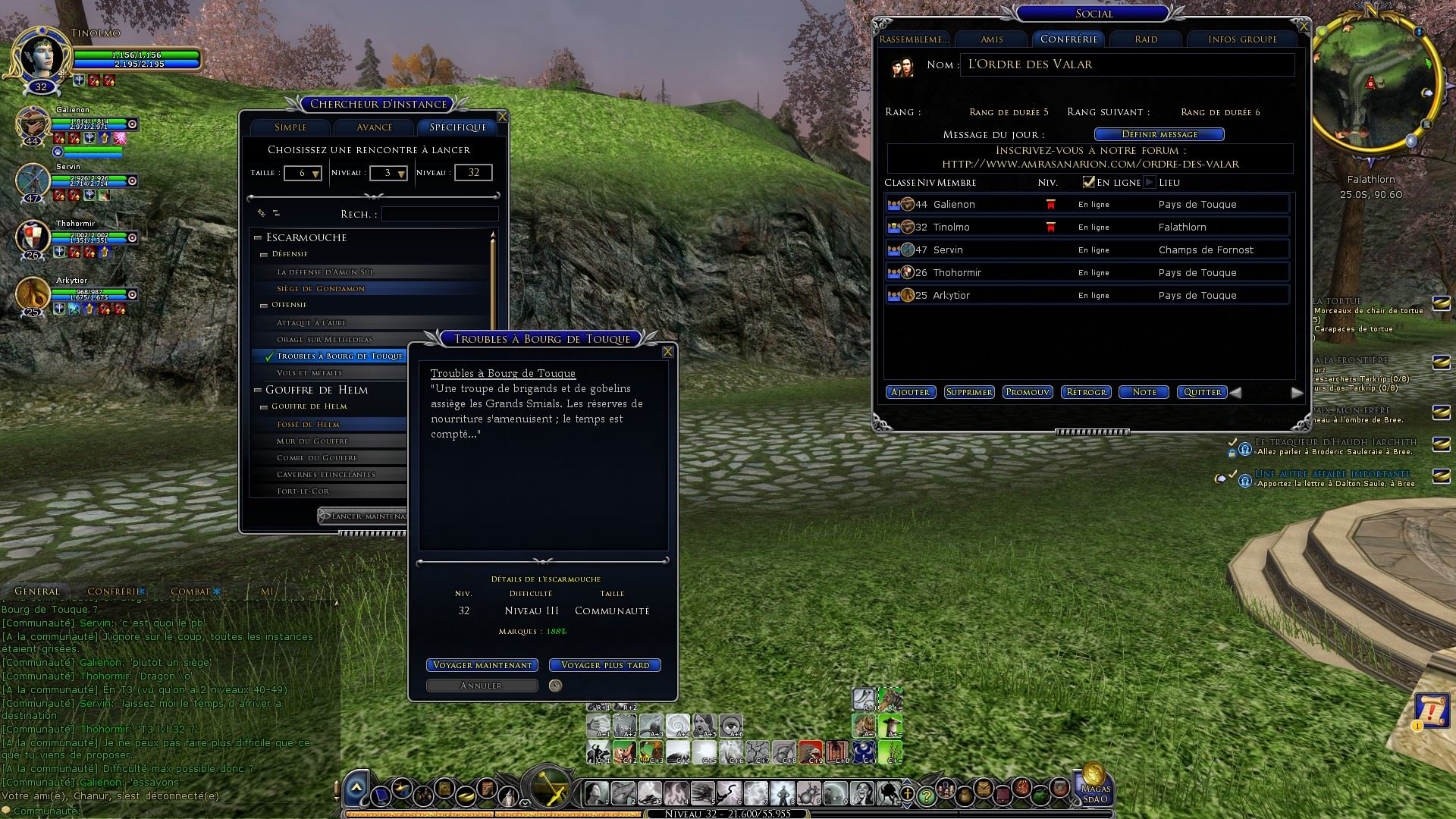This screenshot has width=1456, height=819.
Task: Click the circular minimap
Action: click(1371, 85)
